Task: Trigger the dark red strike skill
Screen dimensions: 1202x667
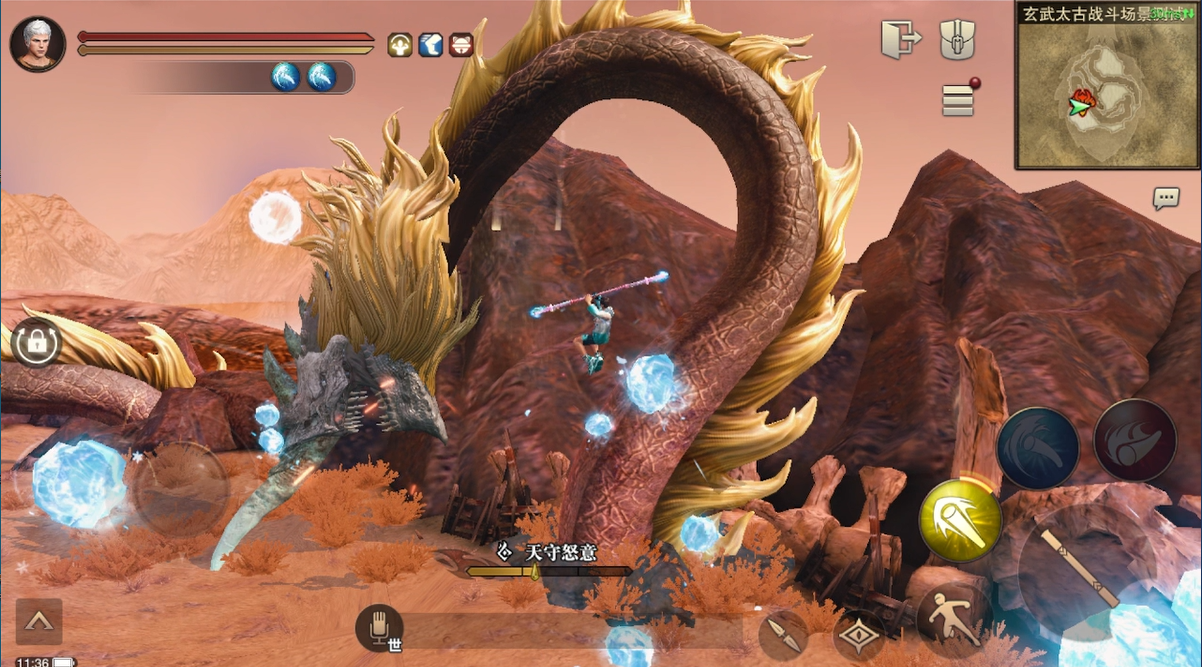Action: point(1134,440)
